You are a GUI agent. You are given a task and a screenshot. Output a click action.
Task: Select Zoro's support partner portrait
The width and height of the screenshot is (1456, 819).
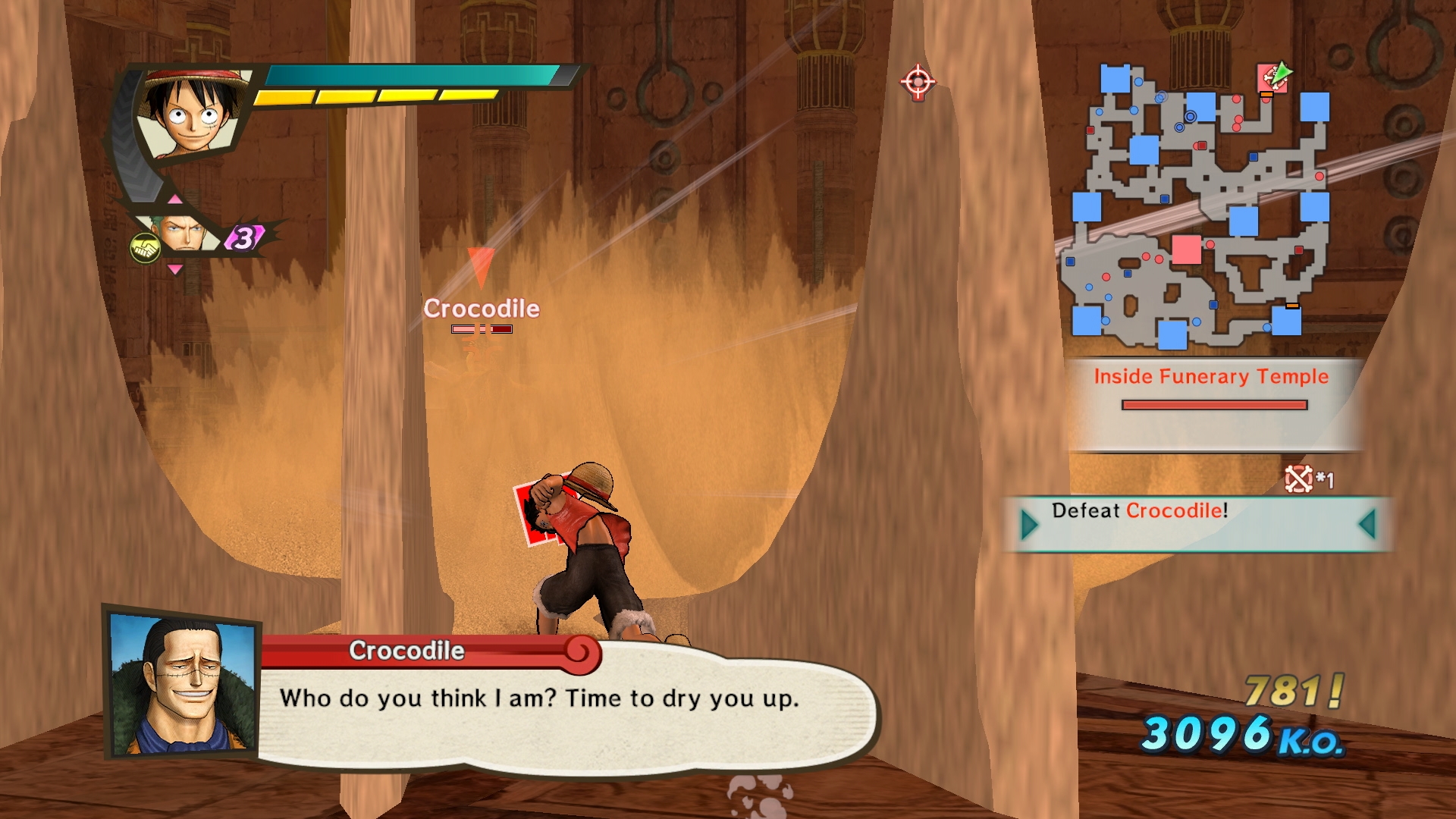(180, 232)
